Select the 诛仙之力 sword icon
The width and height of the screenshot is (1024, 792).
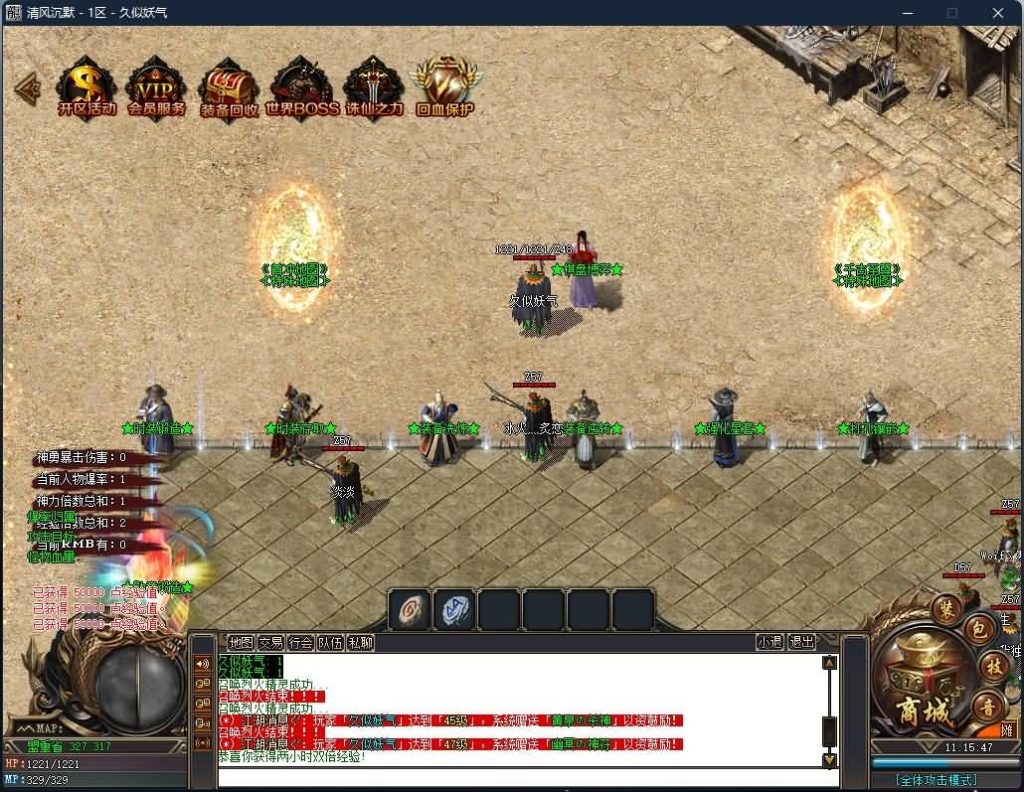coord(374,86)
